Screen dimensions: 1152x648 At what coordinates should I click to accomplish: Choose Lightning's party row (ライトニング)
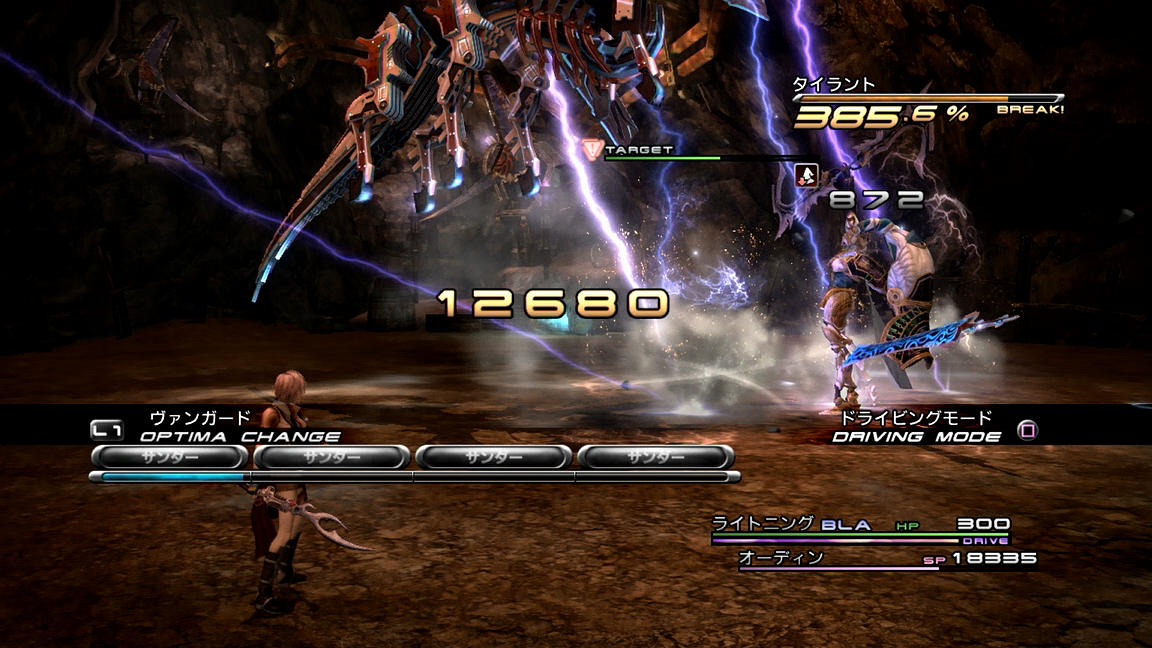860,525
